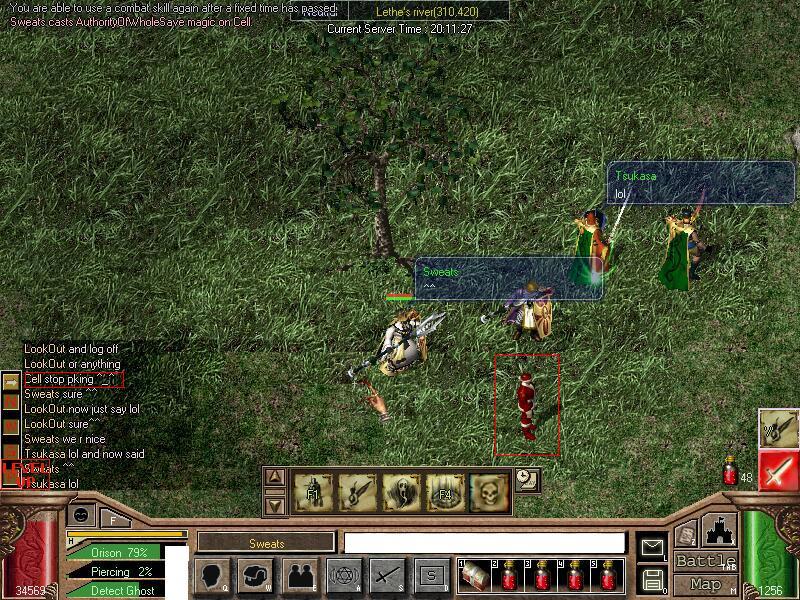Open the castle/guild icon button
The image size is (800, 600).
pos(718,529)
